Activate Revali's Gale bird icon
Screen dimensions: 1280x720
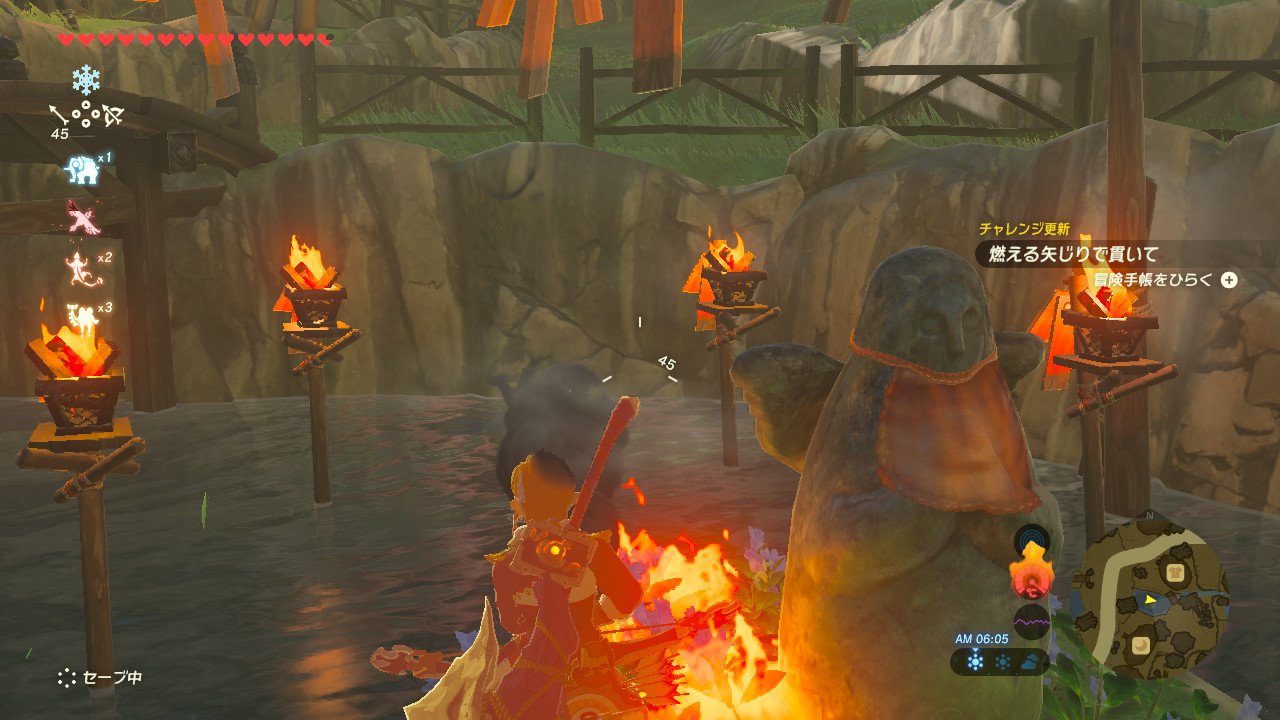click(x=82, y=217)
